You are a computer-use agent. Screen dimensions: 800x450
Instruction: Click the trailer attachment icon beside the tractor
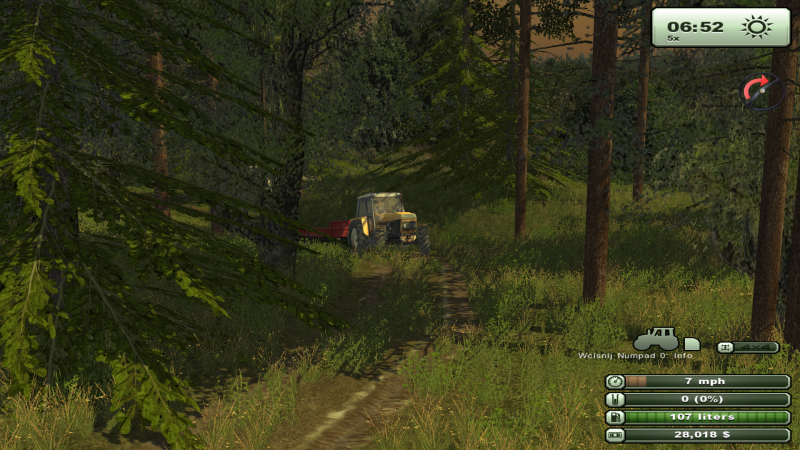[x=691, y=343]
